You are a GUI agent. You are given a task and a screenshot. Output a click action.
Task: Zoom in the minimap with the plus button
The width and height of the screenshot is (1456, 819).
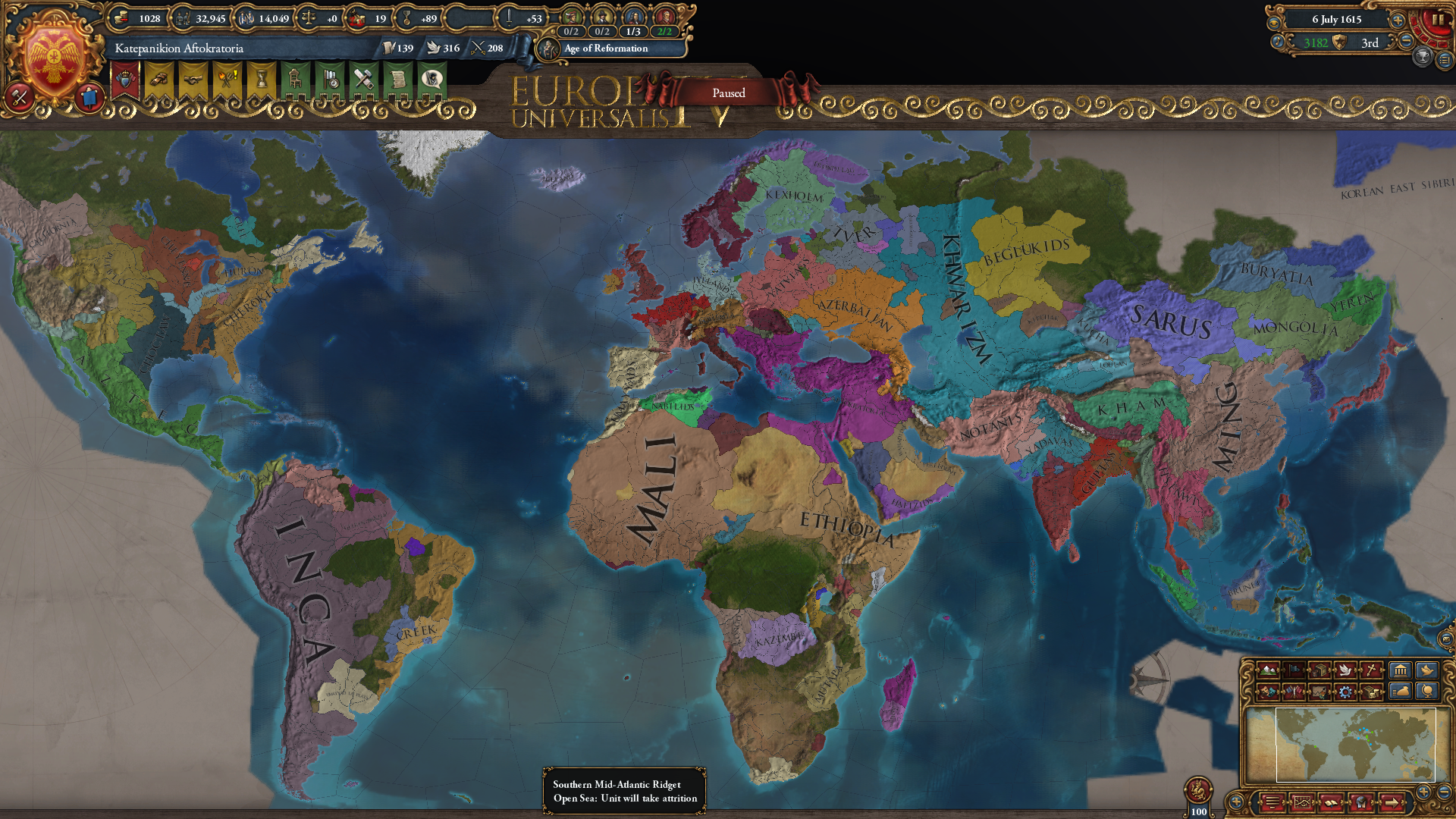tap(1423, 791)
